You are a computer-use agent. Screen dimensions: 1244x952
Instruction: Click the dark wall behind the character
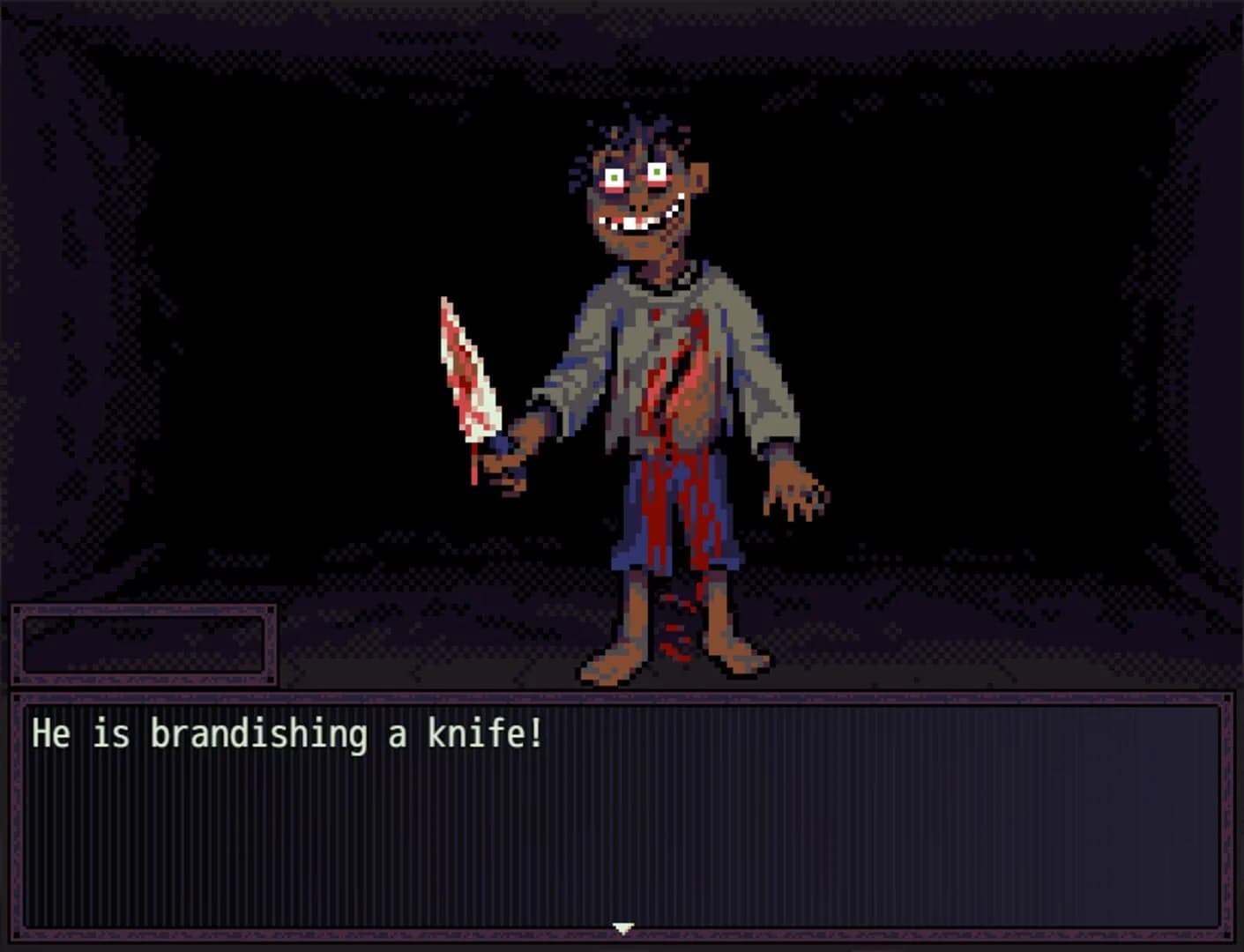coord(264,264)
